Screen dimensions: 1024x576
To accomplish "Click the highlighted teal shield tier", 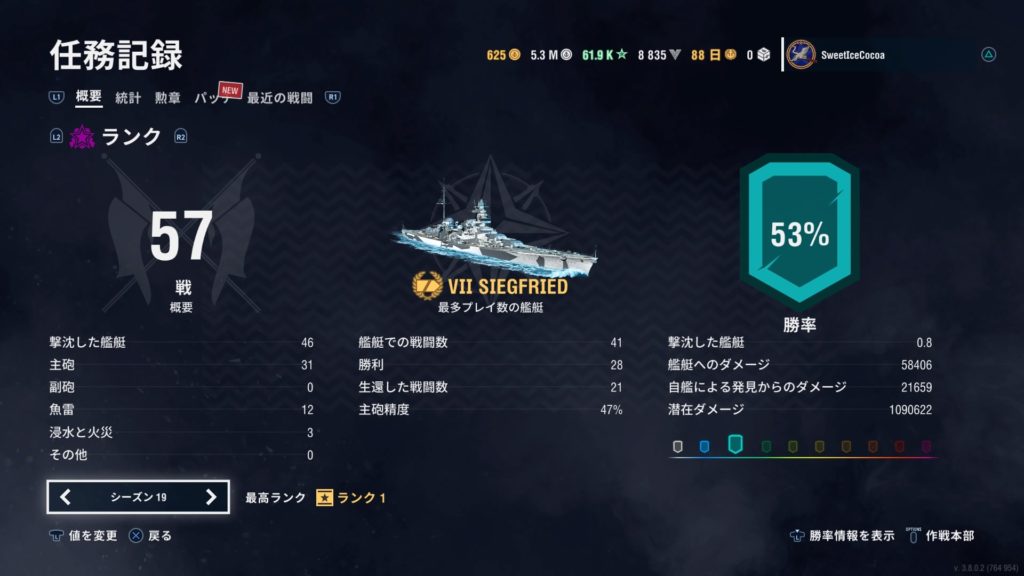I will pyautogui.click(x=735, y=443).
